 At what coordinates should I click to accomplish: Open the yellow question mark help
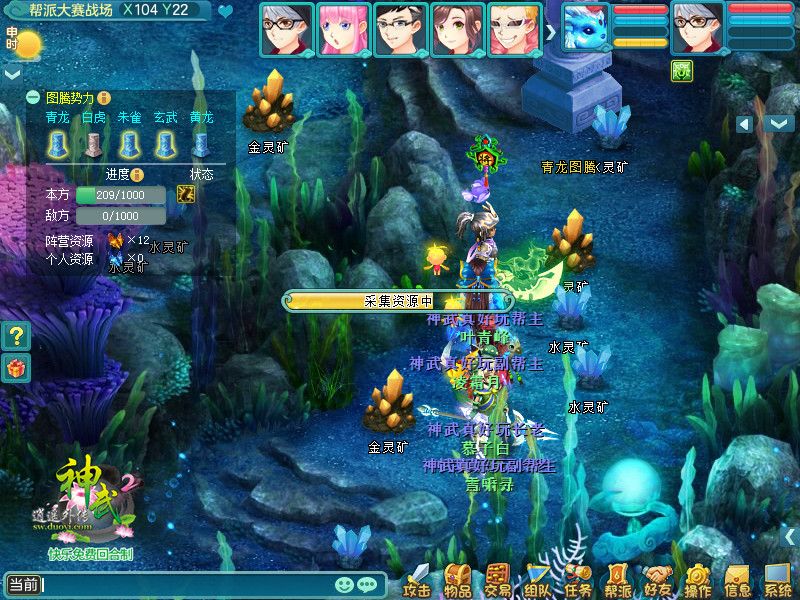pyautogui.click(x=15, y=336)
